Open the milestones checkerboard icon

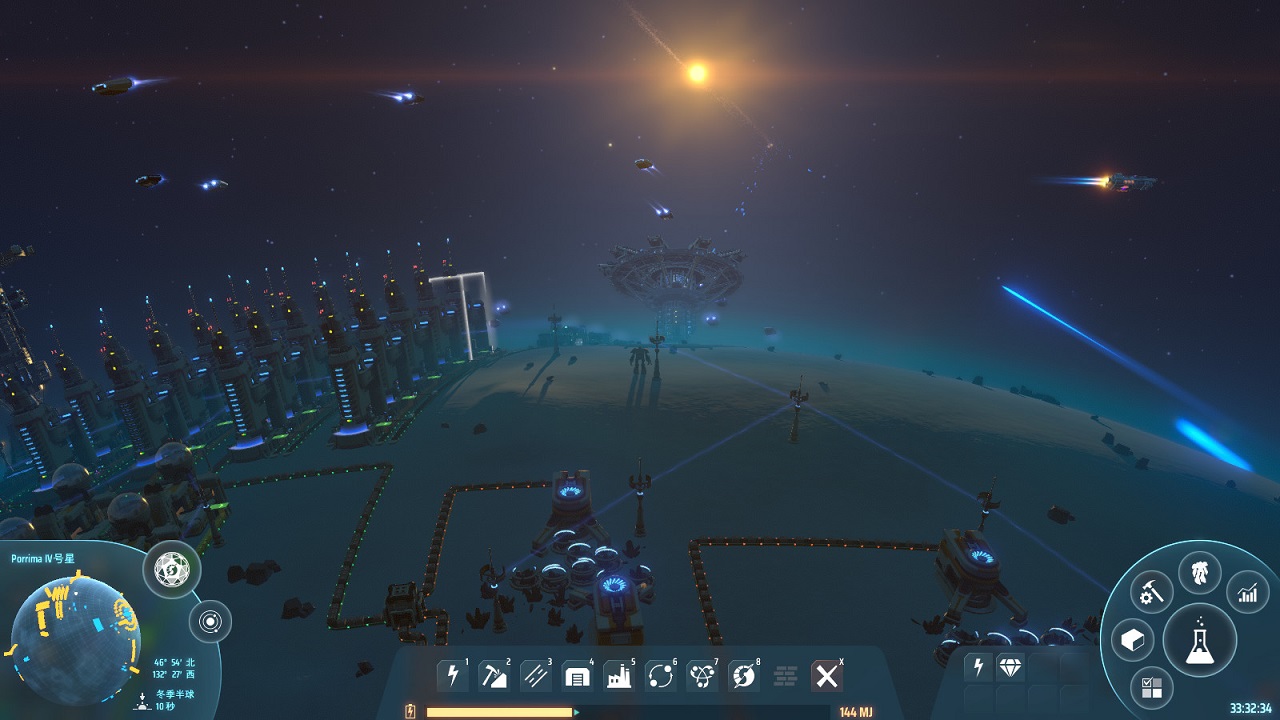[1152, 687]
